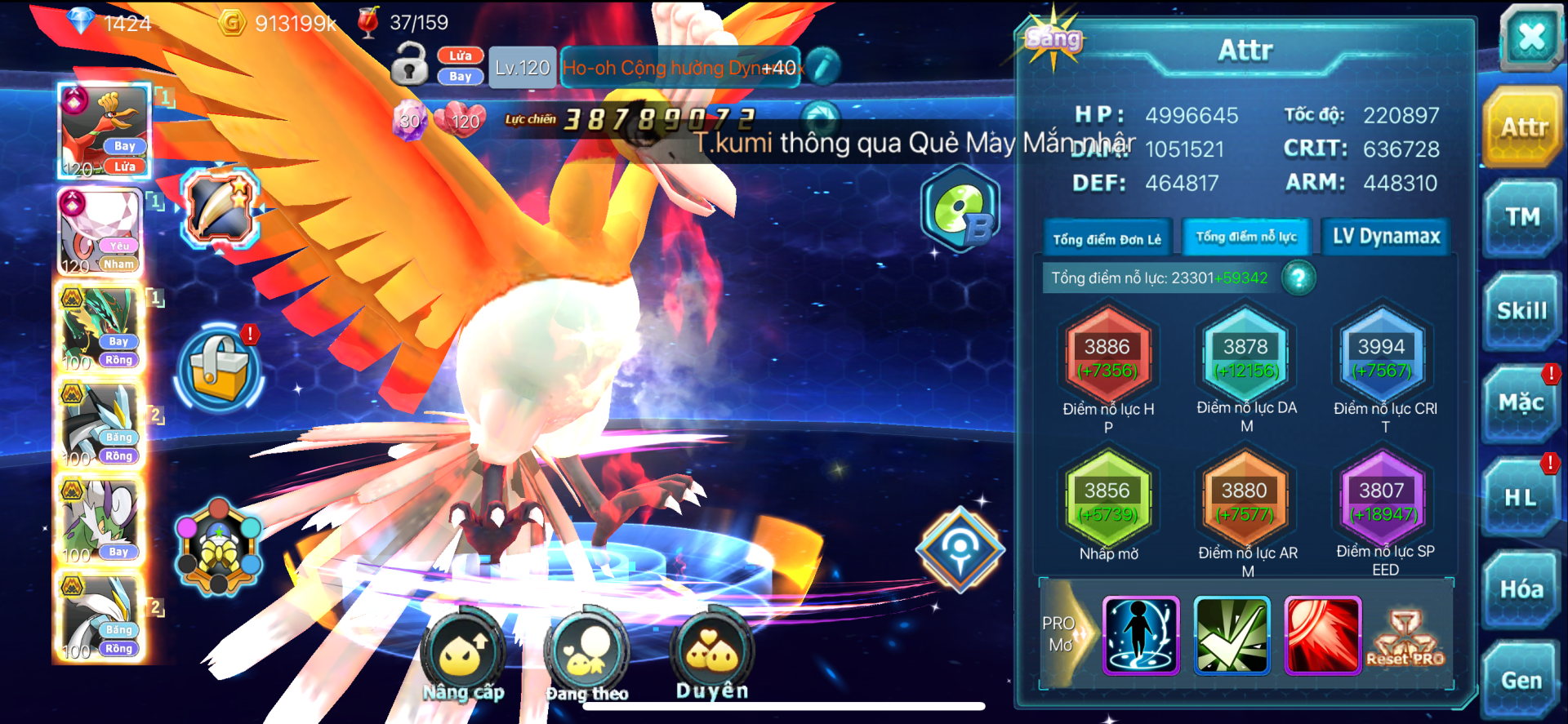Open the TM side tab
The image size is (1568, 724).
tap(1521, 217)
